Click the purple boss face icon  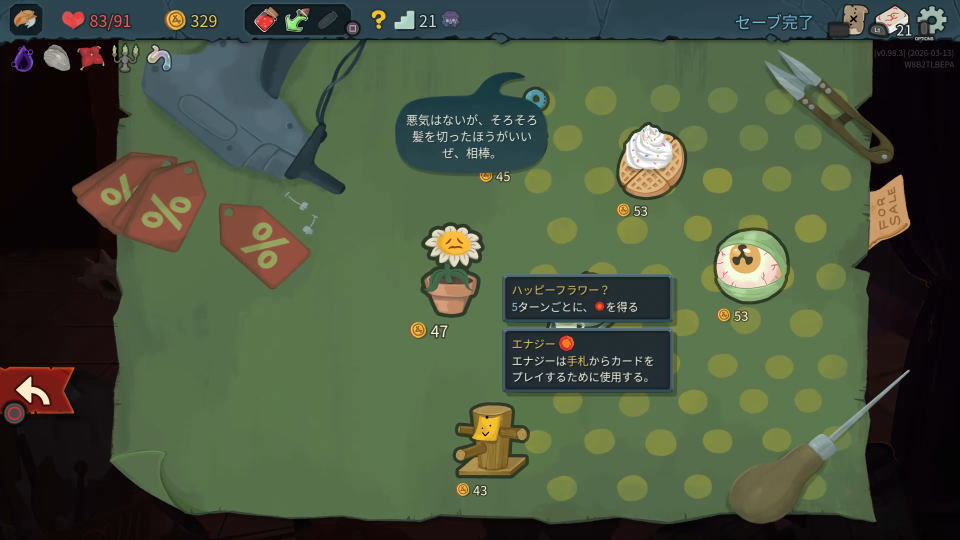451,20
